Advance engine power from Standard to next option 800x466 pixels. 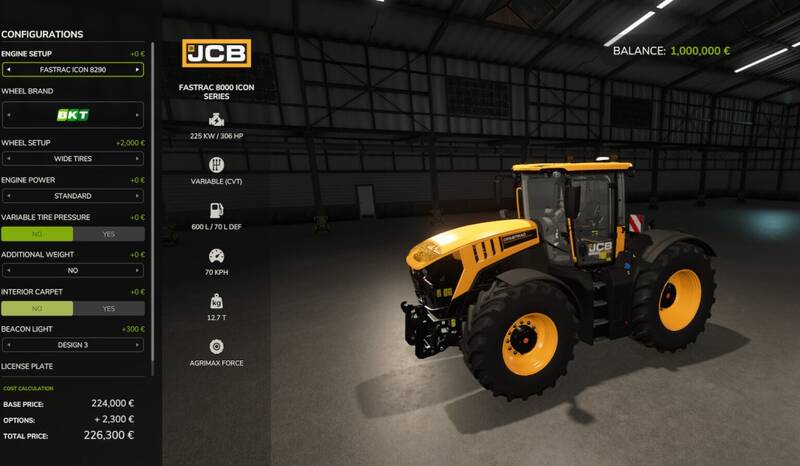(138, 196)
